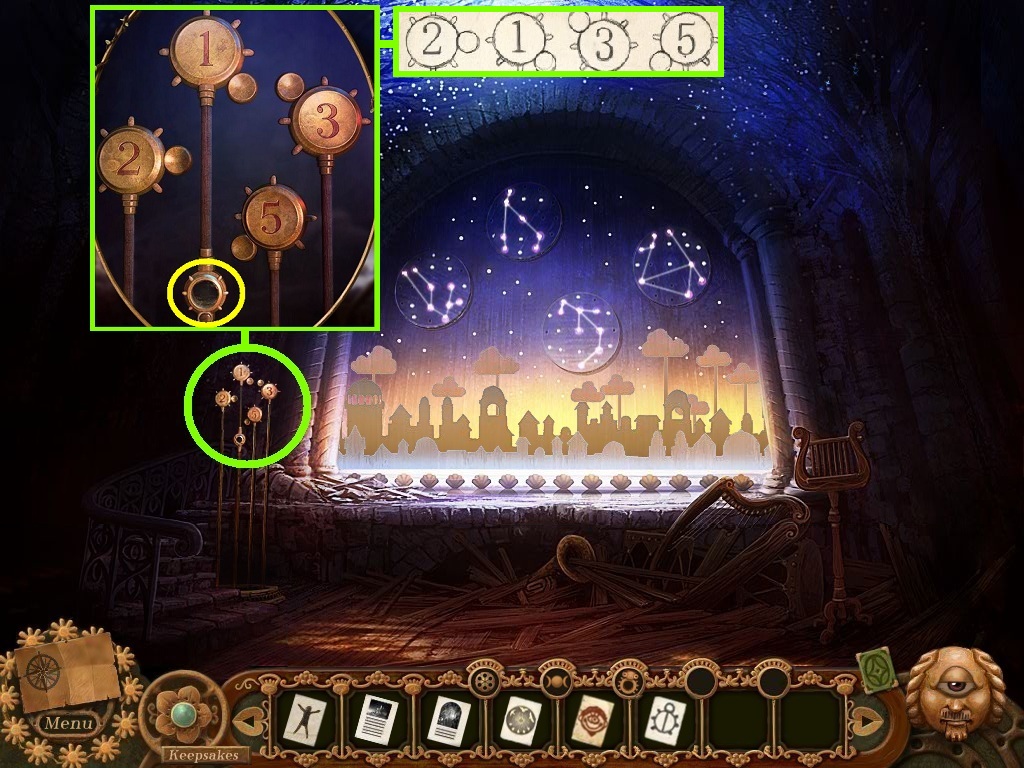Select the red eye symbol card
Viewport: 1024px width, 768px height.
pos(591,718)
